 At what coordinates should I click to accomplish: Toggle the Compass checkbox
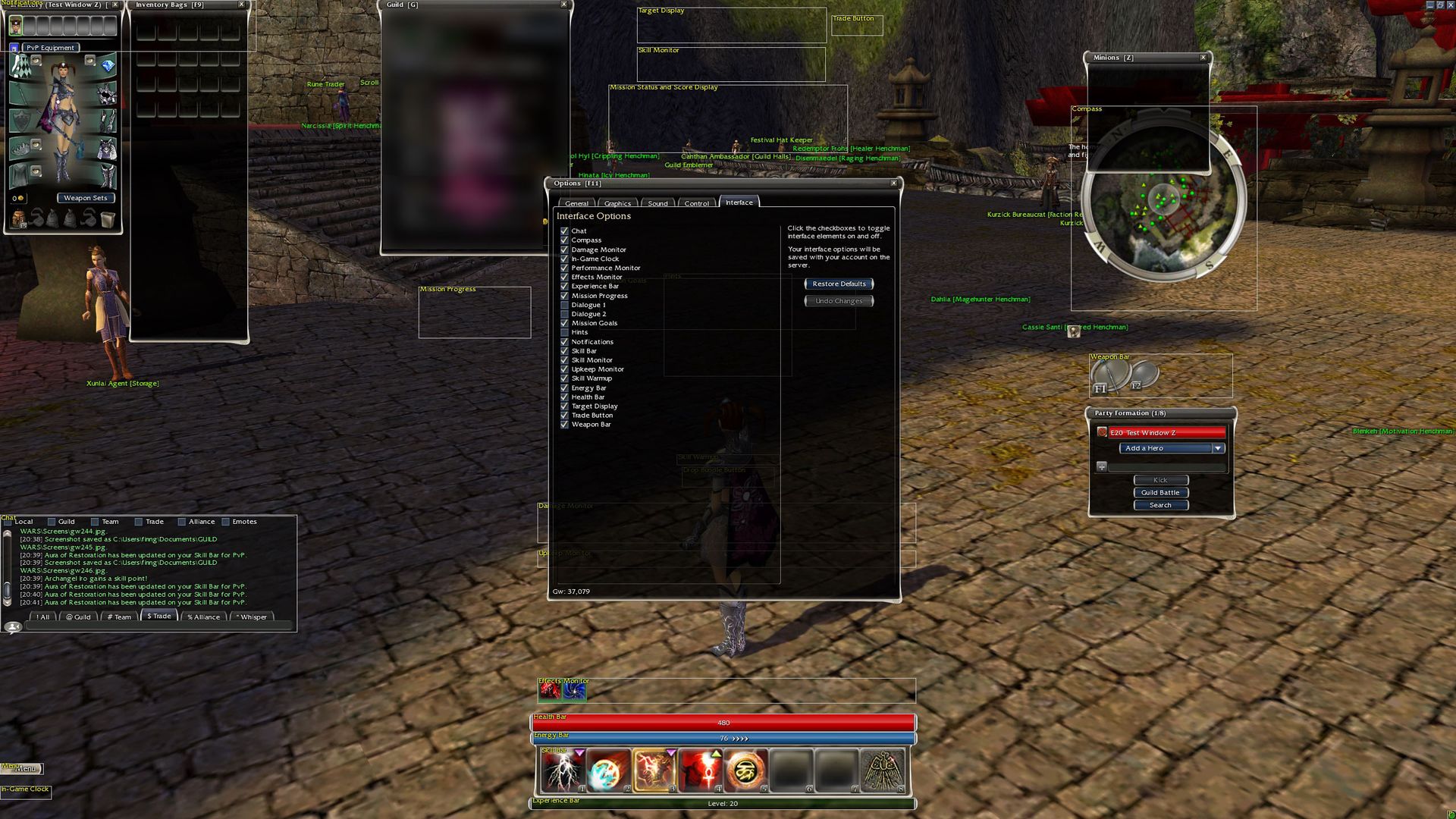[564, 240]
